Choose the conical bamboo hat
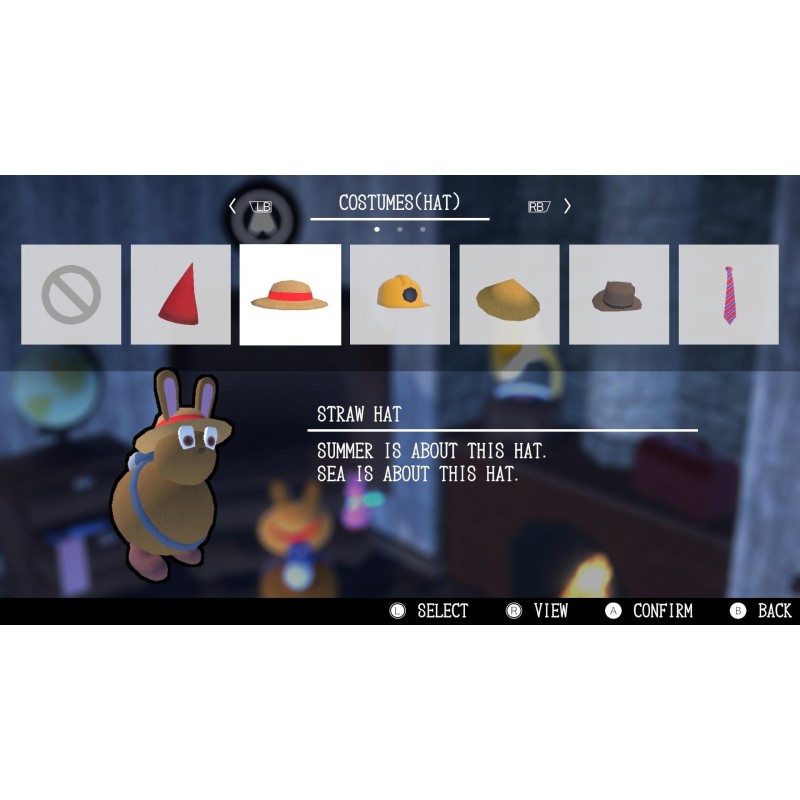The height and width of the screenshot is (800, 800). [x=509, y=295]
